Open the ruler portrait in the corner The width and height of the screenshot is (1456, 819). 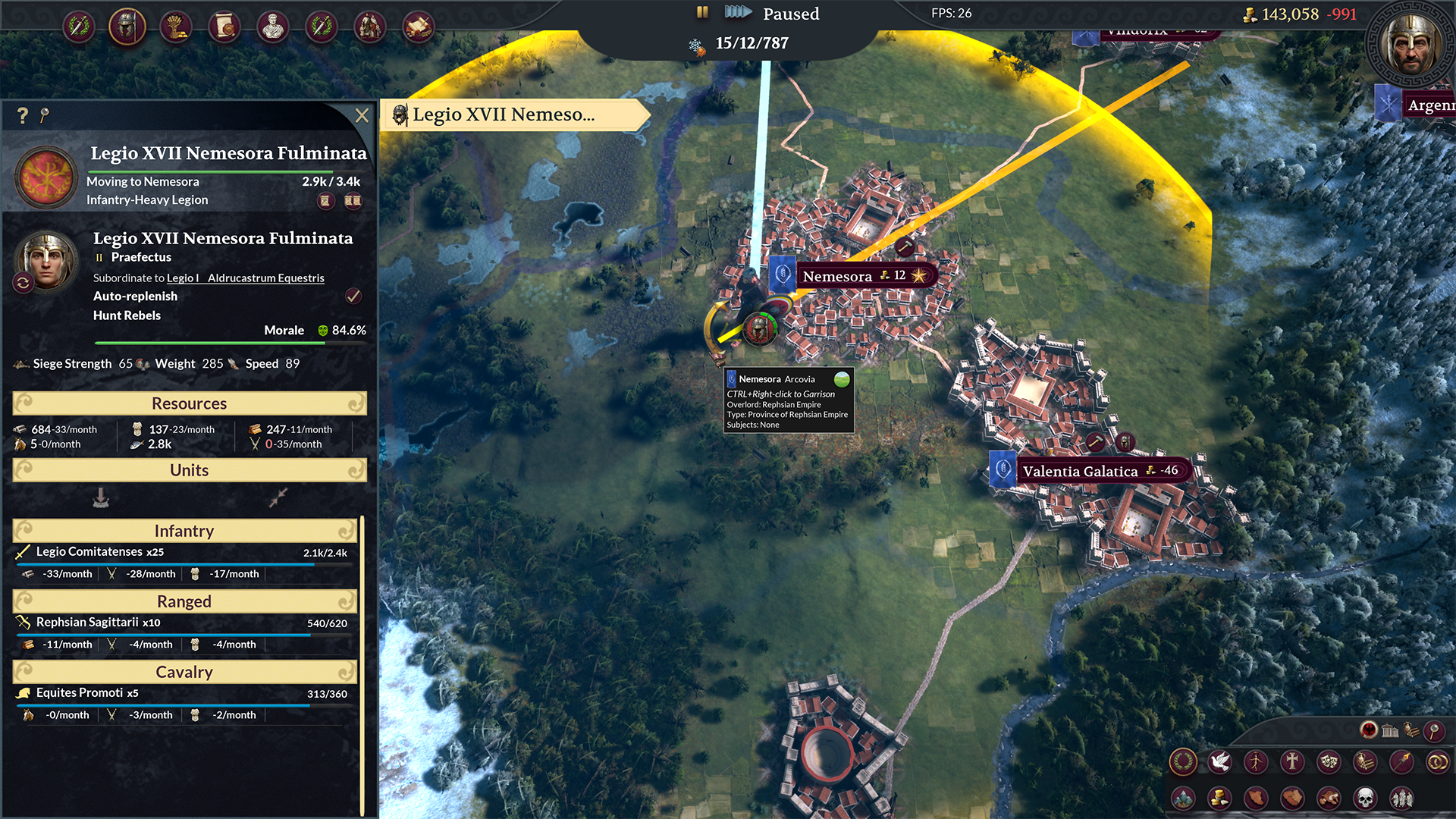click(x=1410, y=45)
